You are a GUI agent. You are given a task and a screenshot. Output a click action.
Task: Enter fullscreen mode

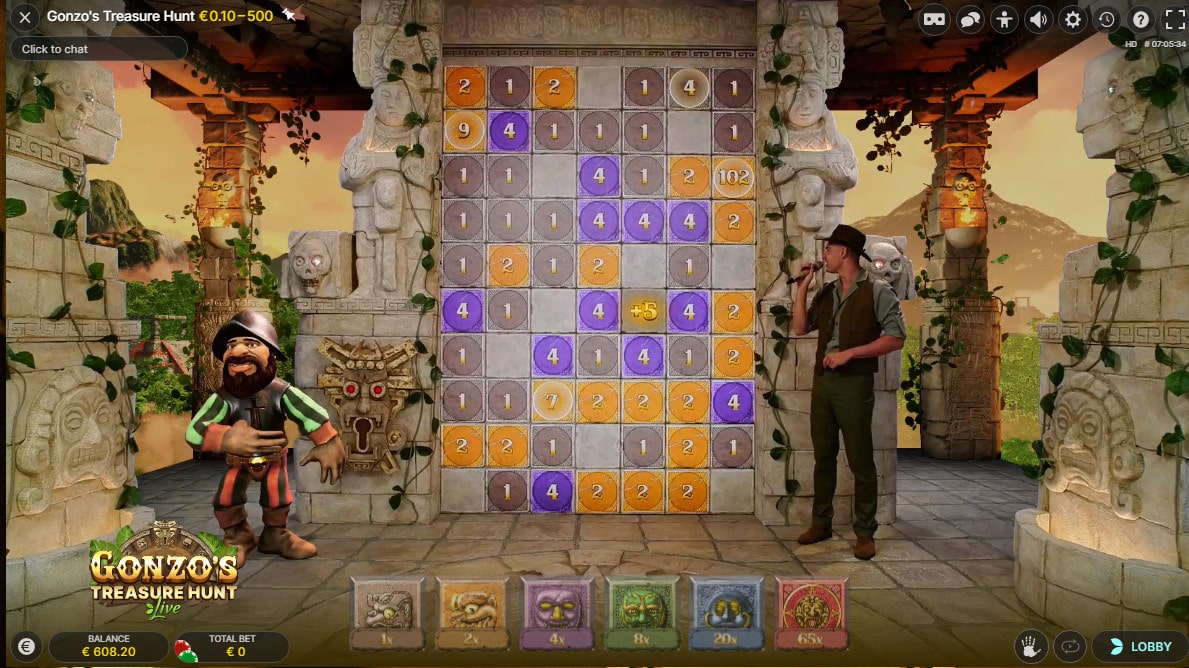tap(1175, 19)
